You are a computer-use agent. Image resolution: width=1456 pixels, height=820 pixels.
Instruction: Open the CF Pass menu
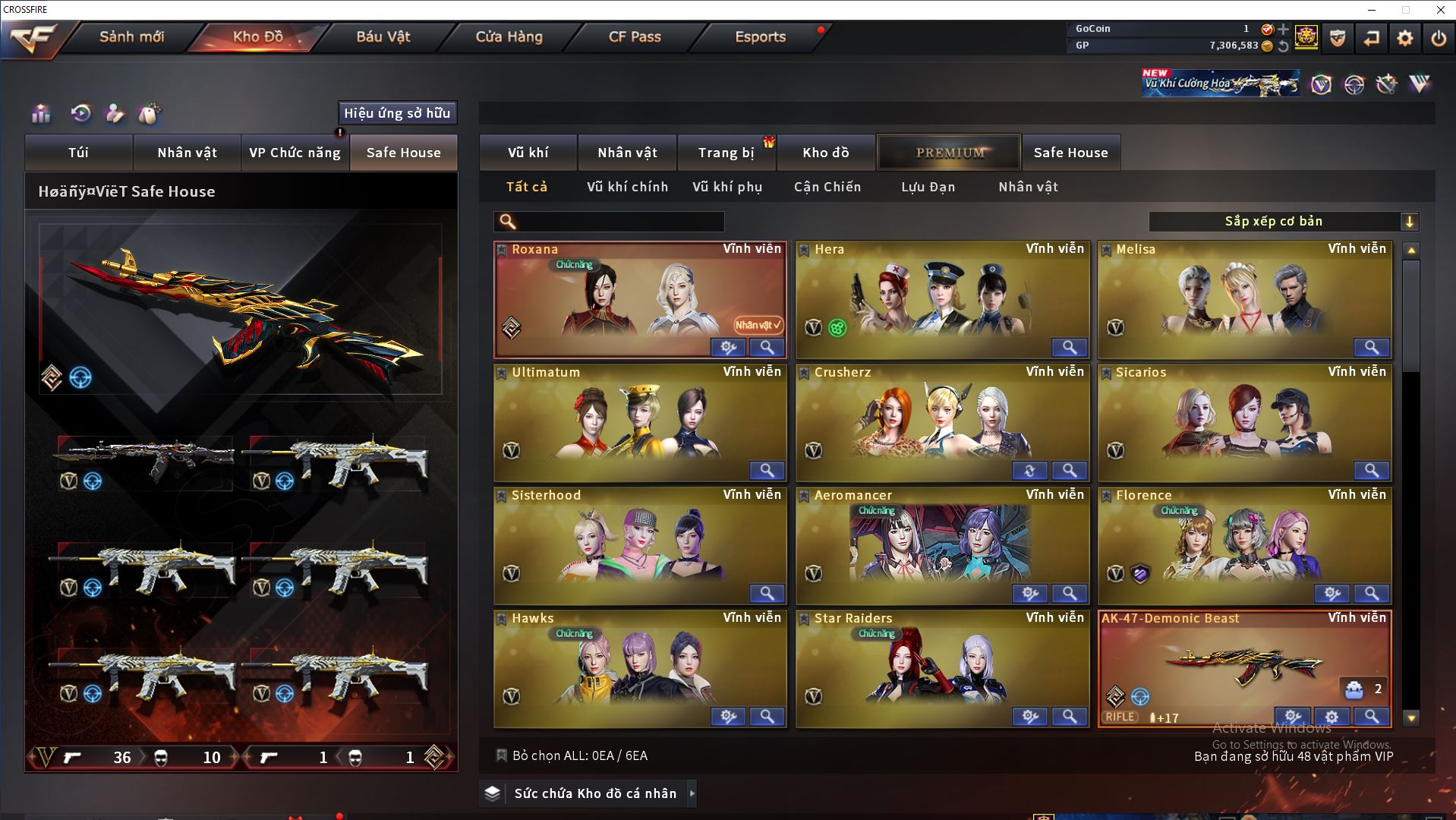(635, 36)
